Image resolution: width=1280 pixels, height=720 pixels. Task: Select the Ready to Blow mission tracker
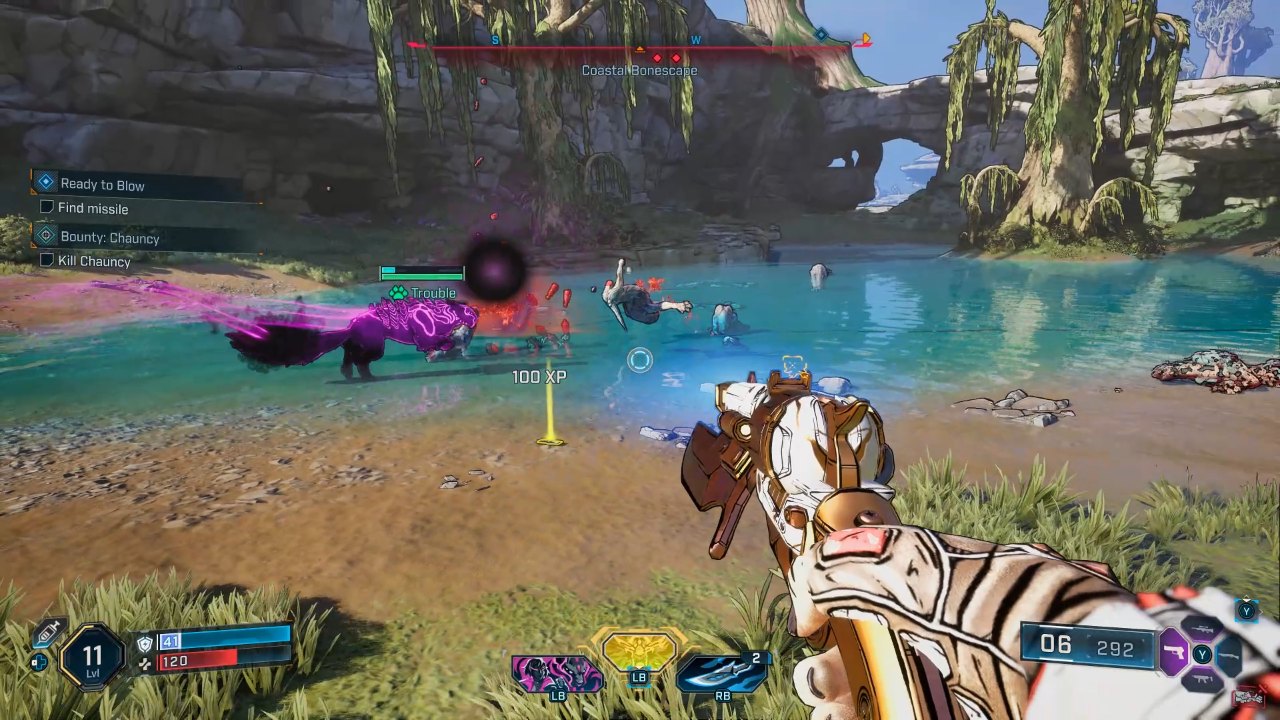(x=102, y=184)
